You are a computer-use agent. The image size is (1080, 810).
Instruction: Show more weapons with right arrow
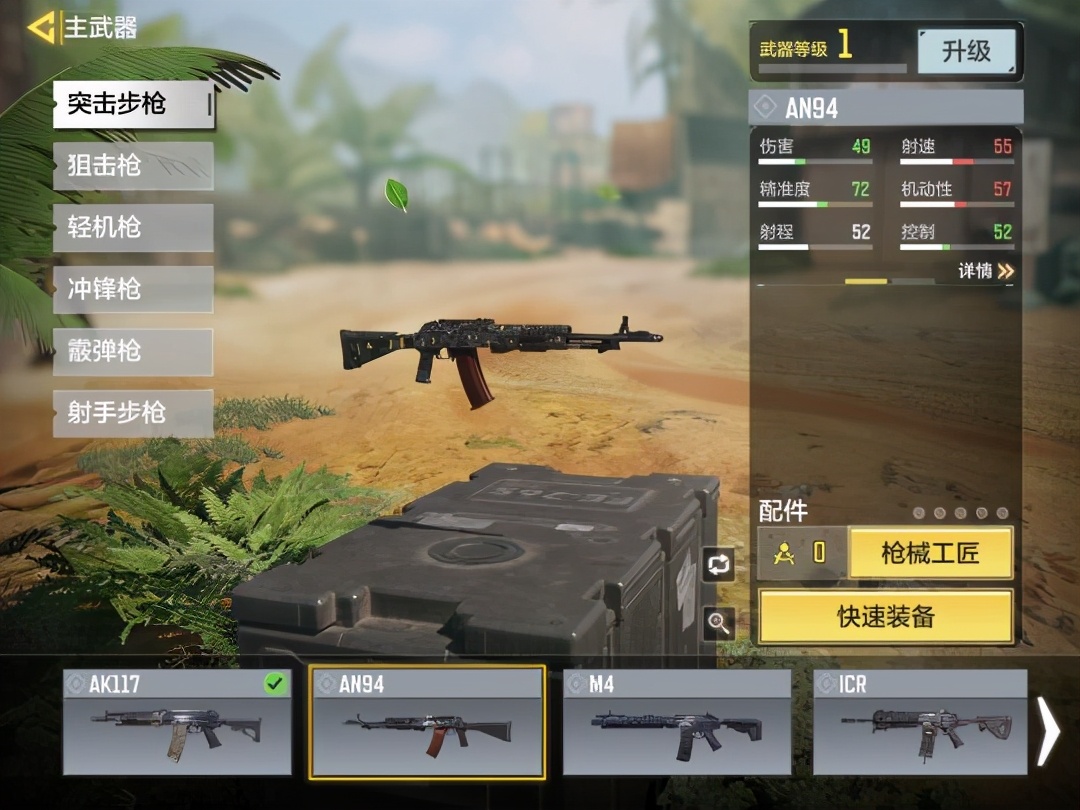pos(1047,730)
